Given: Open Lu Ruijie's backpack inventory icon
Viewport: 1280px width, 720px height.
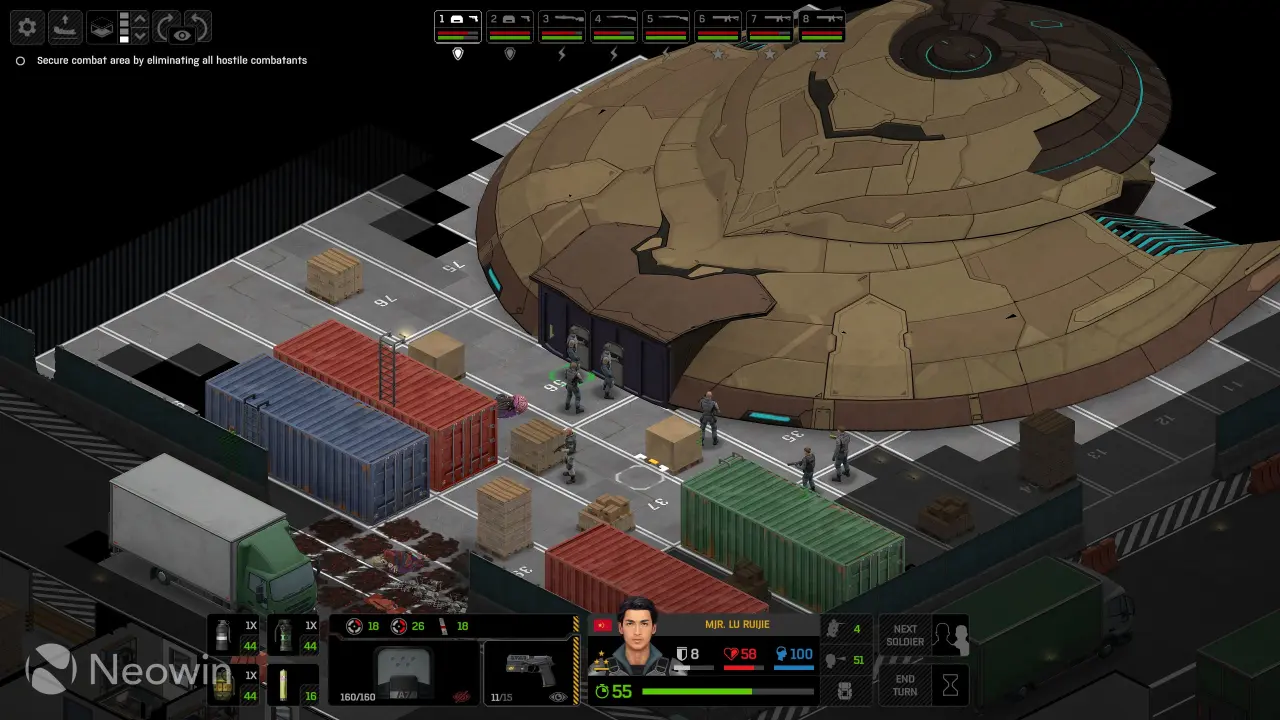Looking at the screenshot, I should coord(845,690).
